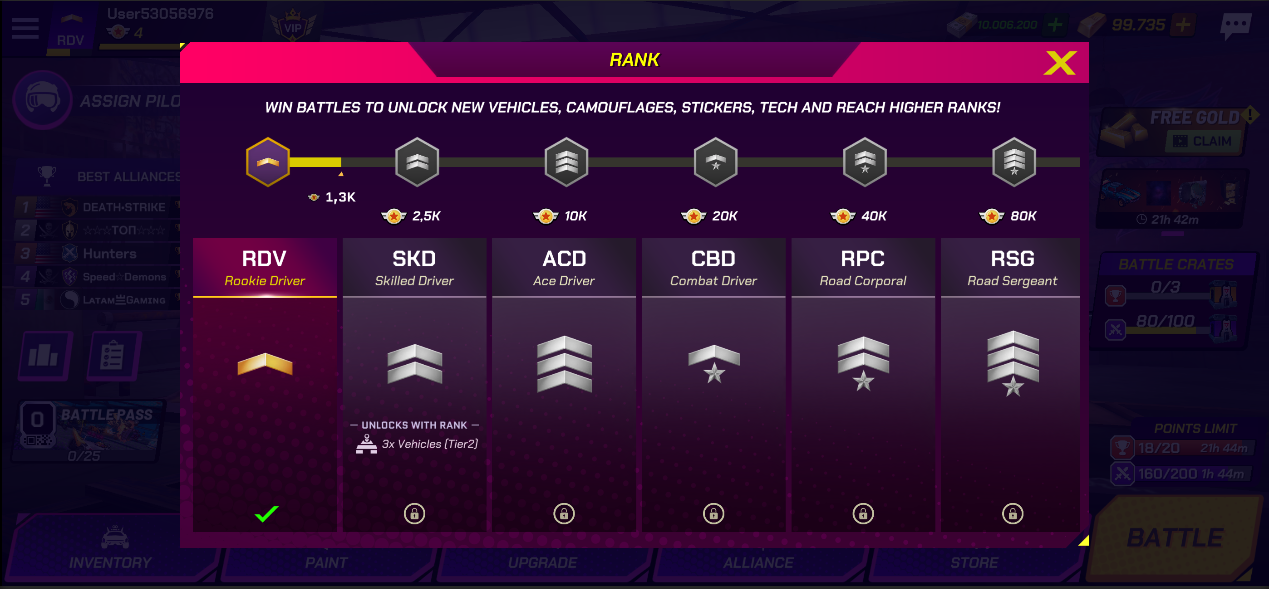The height and width of the screenshot is (589, 1269).
Task: Select the RPC Road Corporal rank card
Action: click(x=863, y=384)
